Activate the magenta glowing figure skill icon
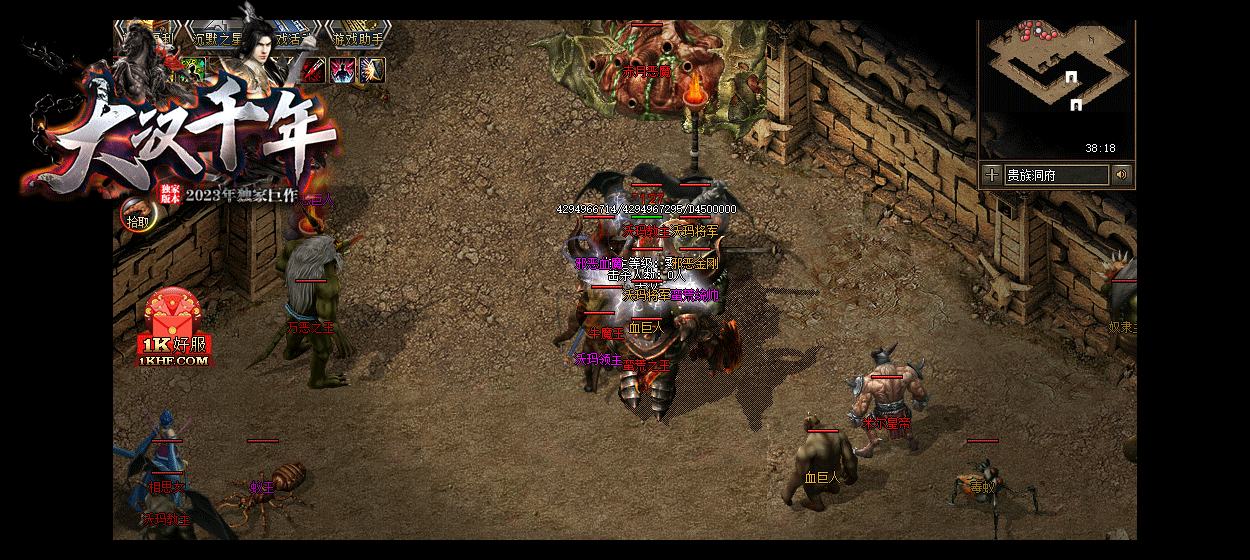Image resolution: width=1250 pixels, height=560 pixels. click(x=343, y=70)
